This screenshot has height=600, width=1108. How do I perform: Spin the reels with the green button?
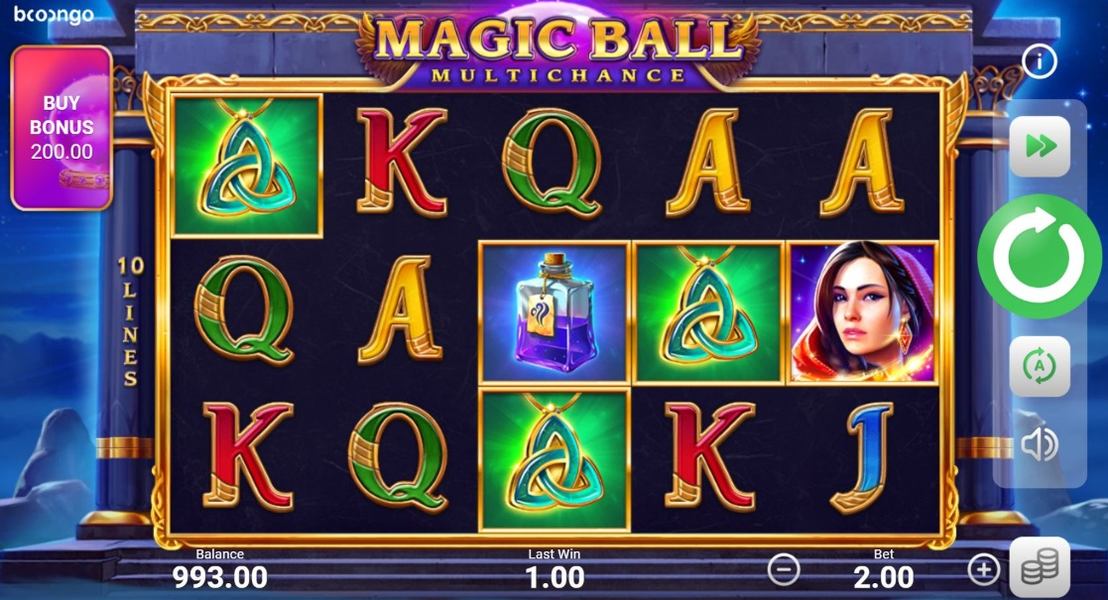pyautogui.click(x=1039, y=258)
